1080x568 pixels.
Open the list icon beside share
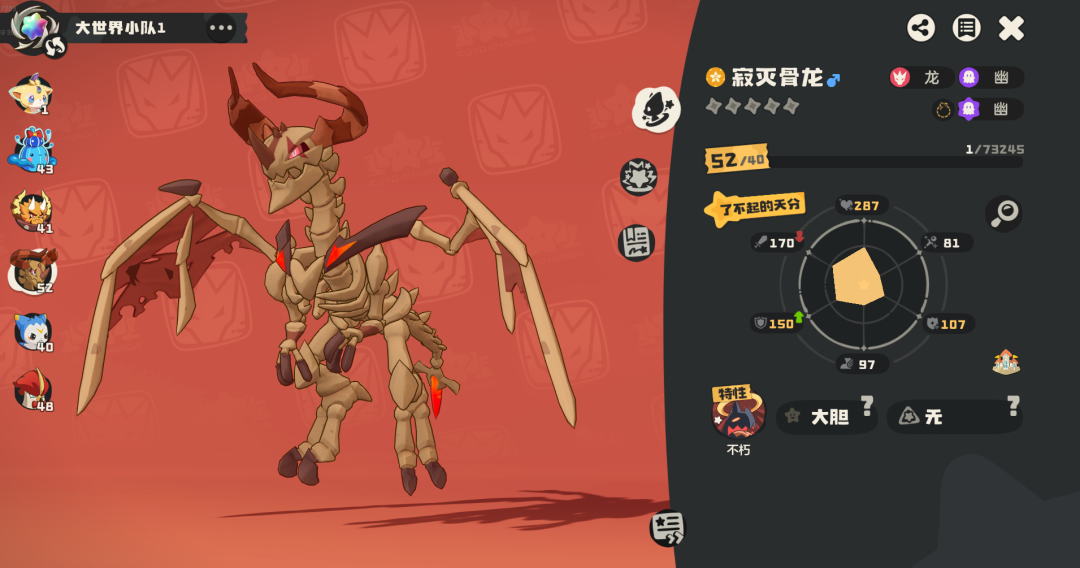966,28
